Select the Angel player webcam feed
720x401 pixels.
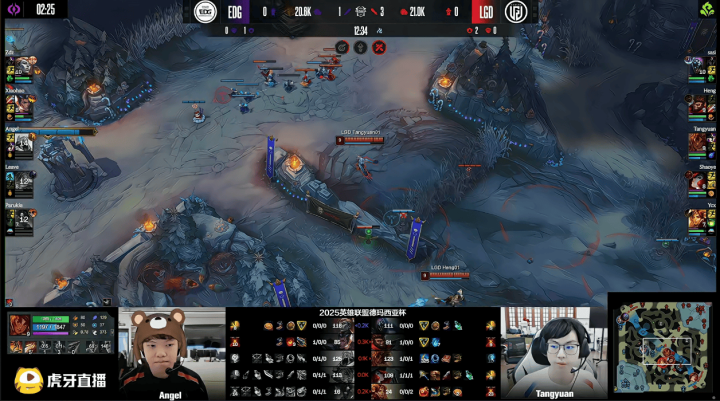tap(171, 352)
